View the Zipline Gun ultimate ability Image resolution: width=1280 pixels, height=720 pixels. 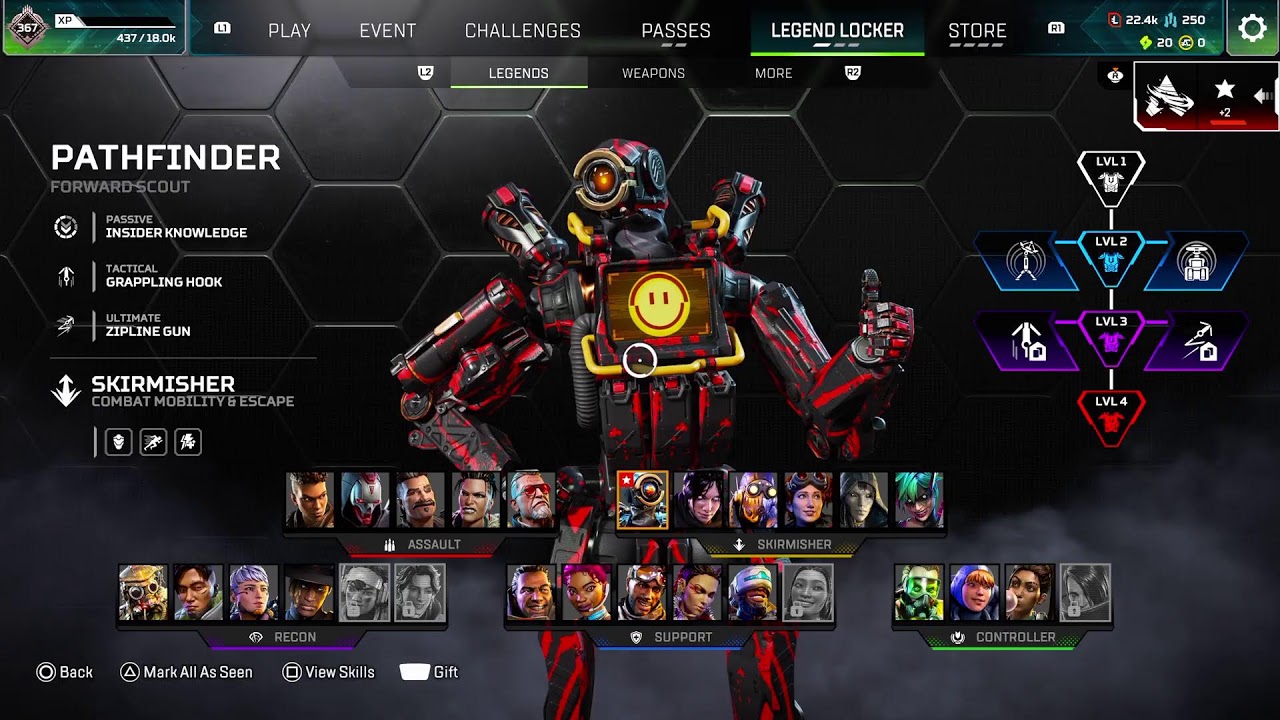147,325
